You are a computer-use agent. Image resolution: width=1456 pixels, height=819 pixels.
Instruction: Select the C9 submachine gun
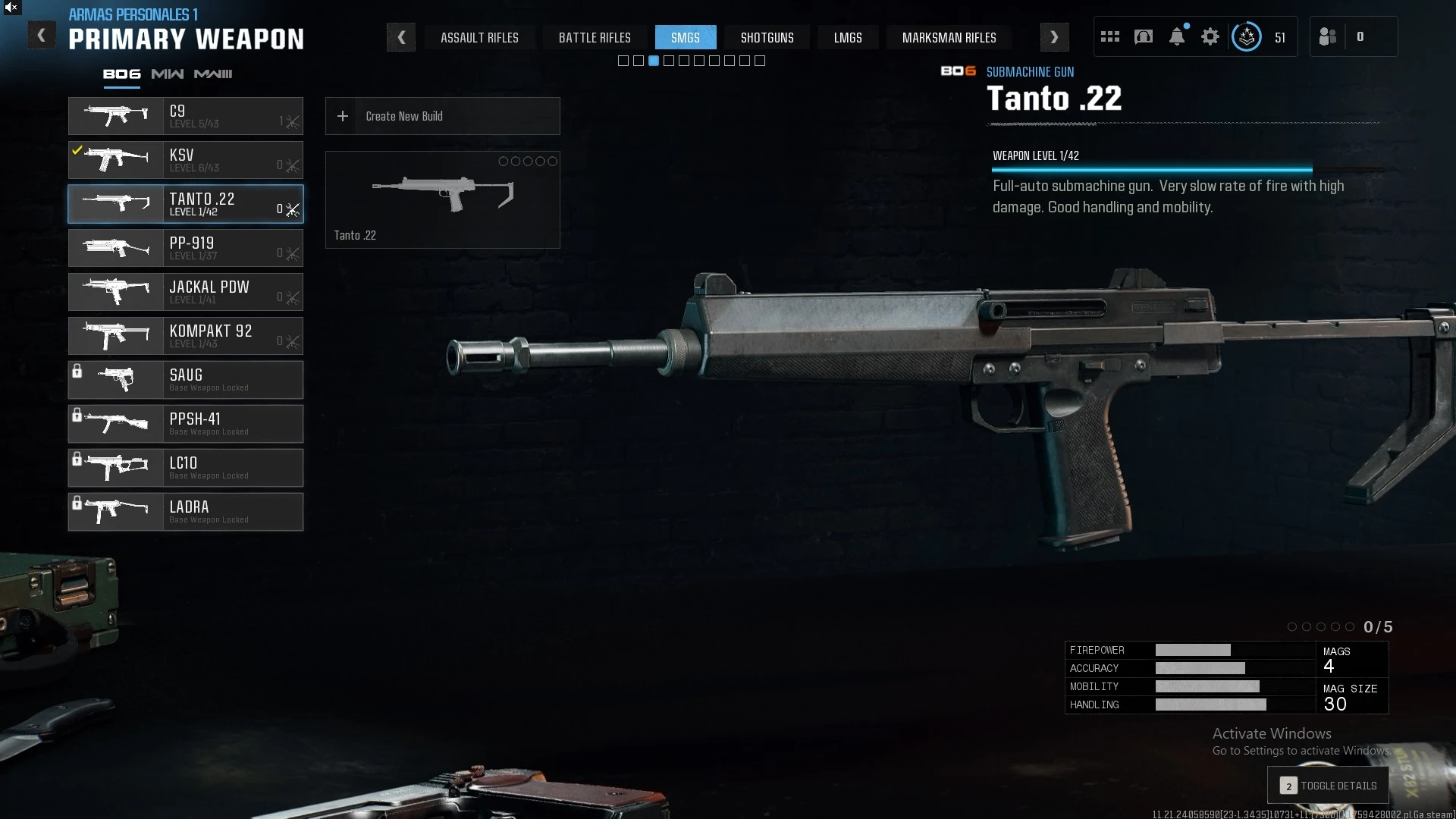186,116
